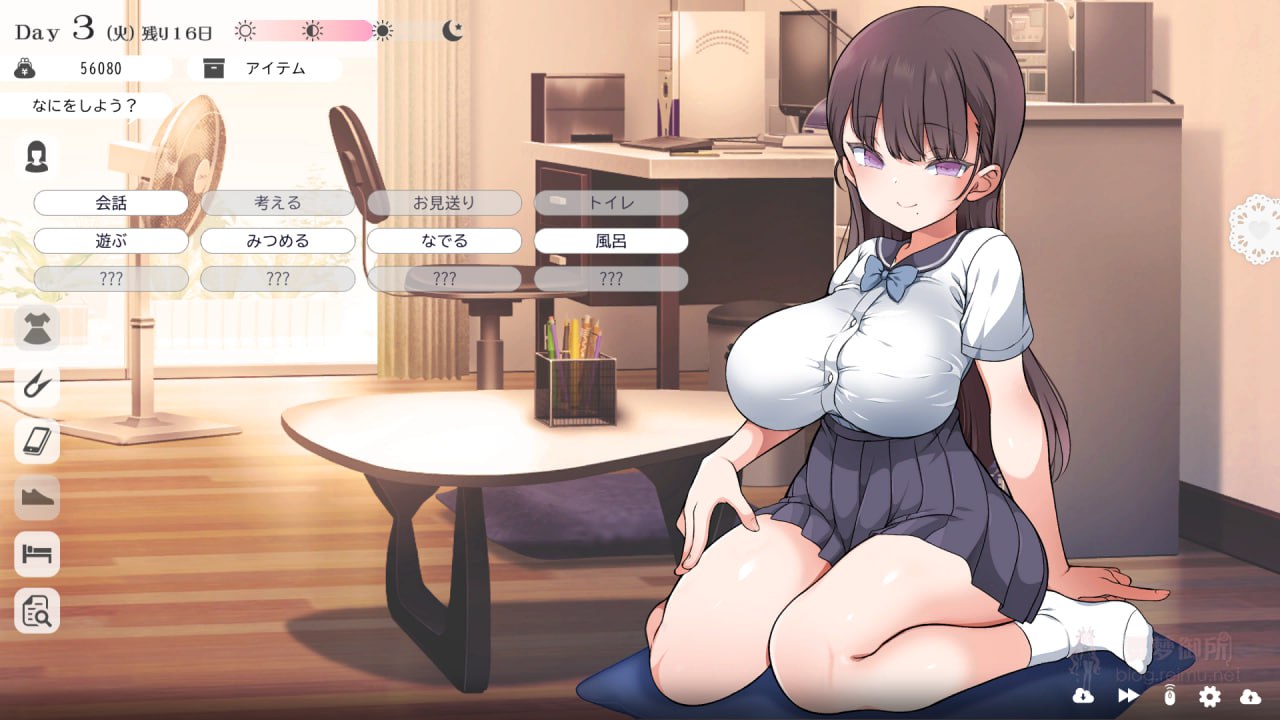The image size is (1280, 720).
Task: Pick the 遊ぶ play option
Action: point(110,240)
